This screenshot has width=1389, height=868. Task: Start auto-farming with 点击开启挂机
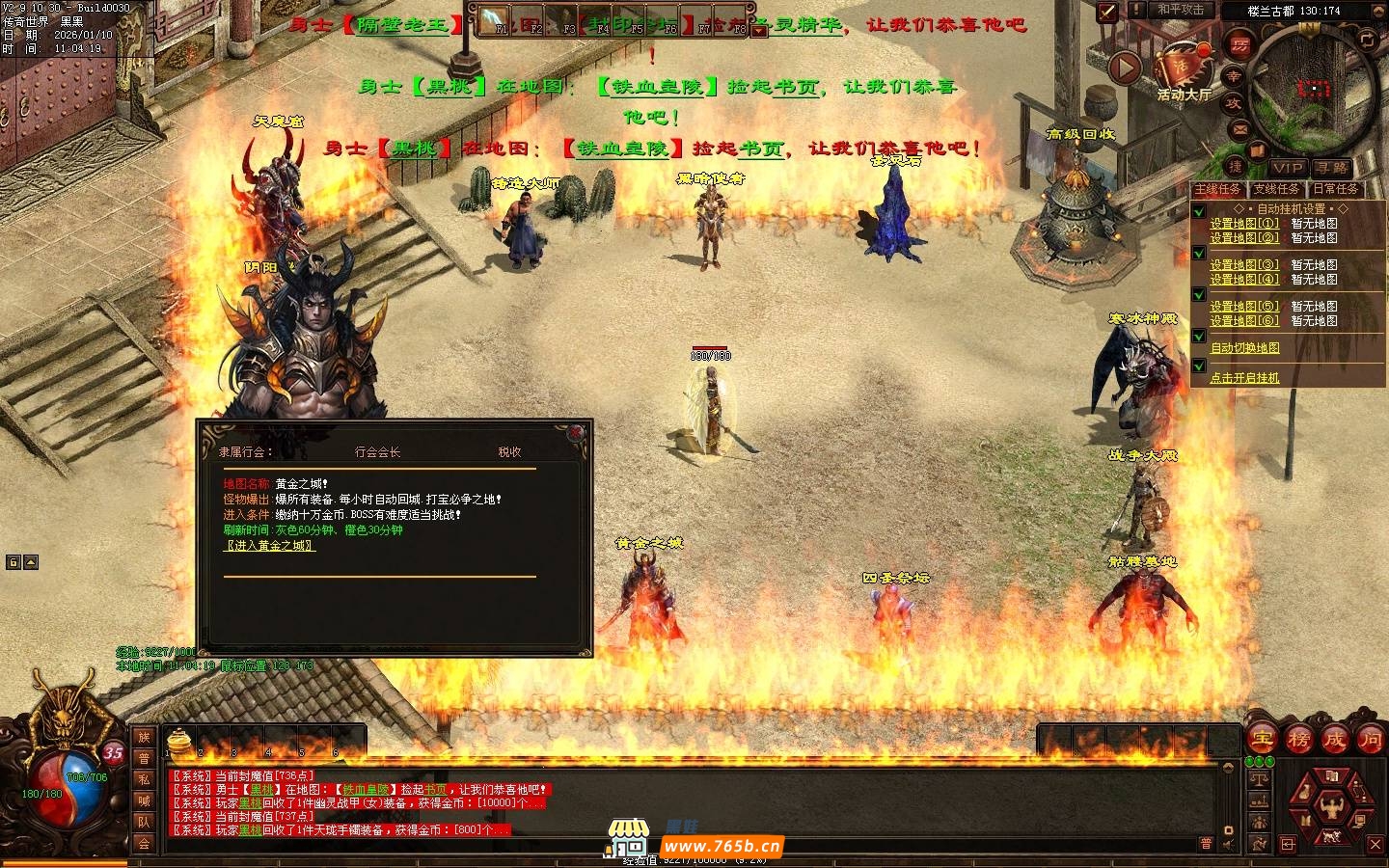pos(1244,378)
